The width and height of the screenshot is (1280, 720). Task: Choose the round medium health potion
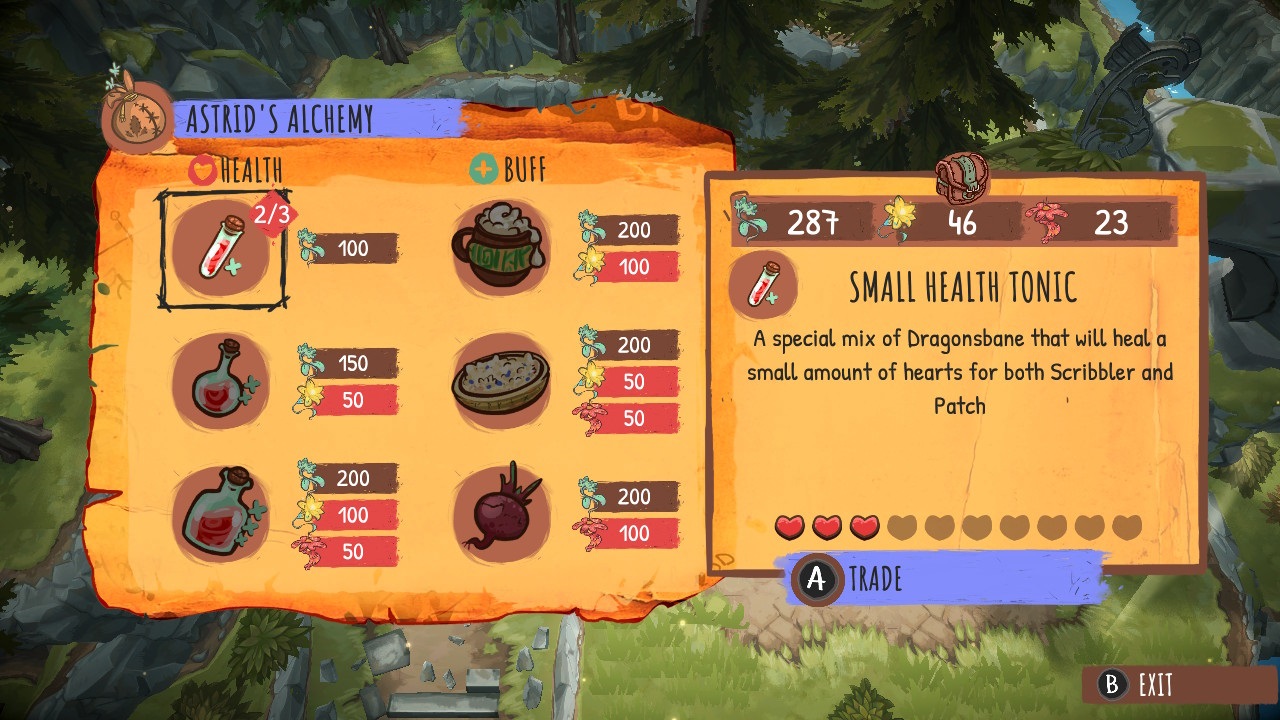[220, 382]
